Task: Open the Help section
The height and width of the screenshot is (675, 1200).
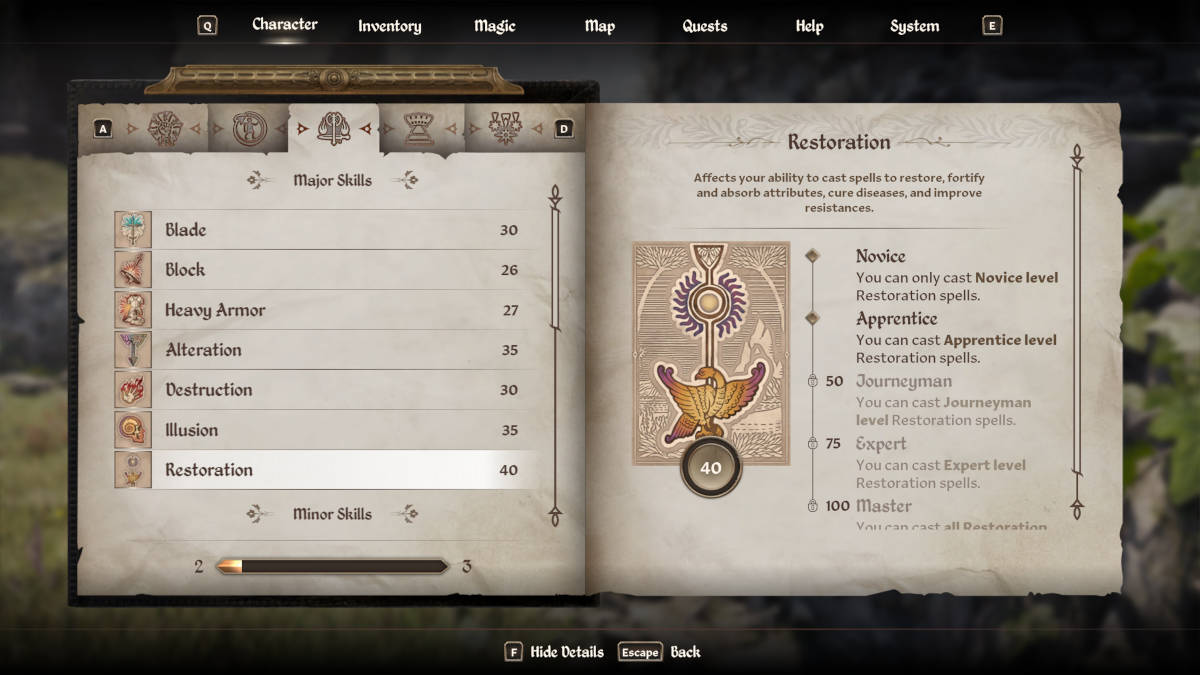Action: coord(809,26)
